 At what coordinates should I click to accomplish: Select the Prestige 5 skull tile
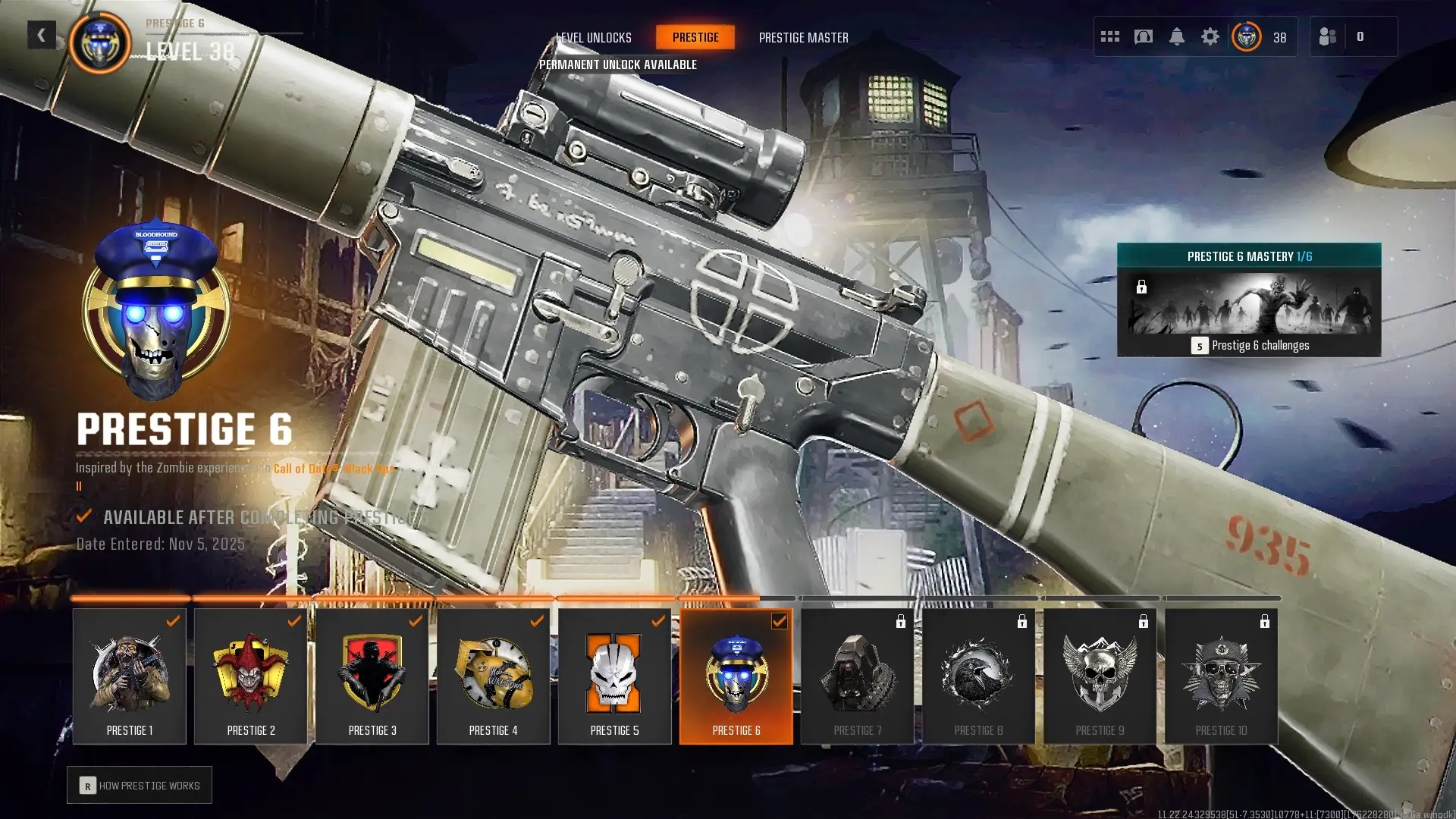click(x=615, y=676)
